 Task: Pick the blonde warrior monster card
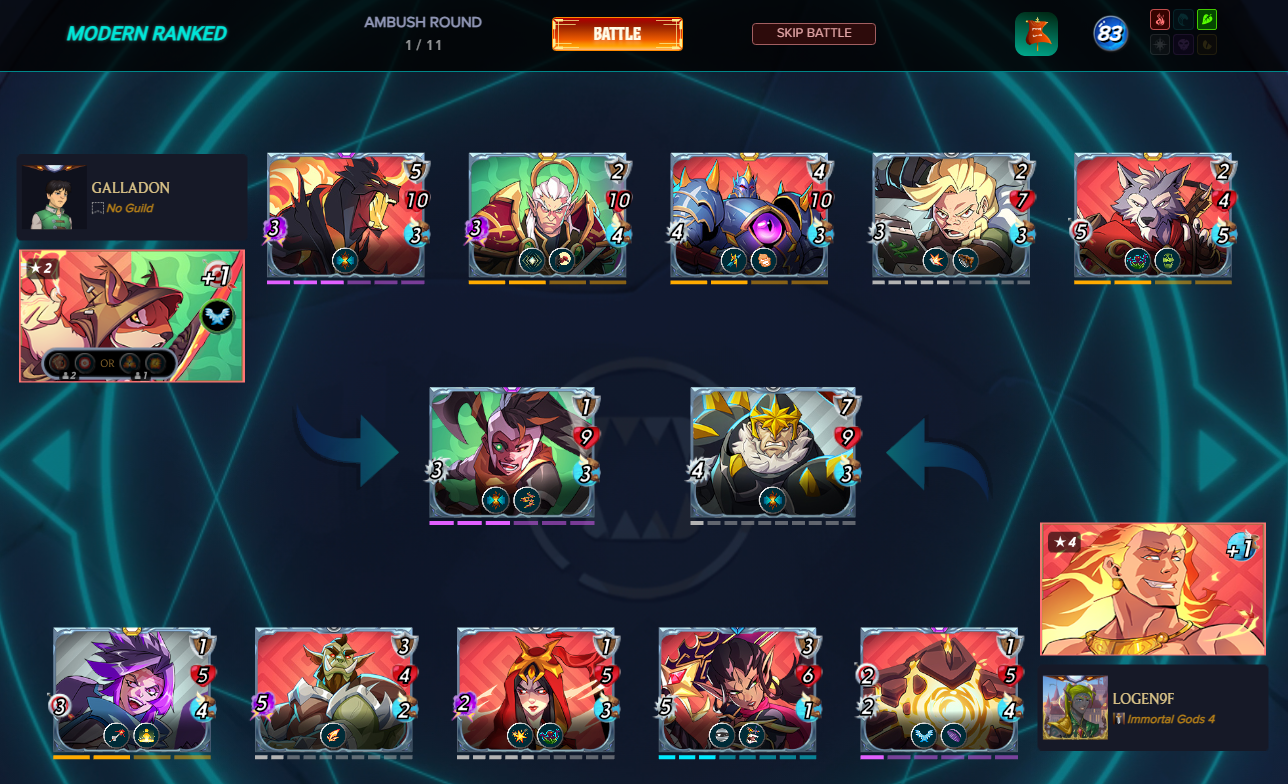[951, 215]
